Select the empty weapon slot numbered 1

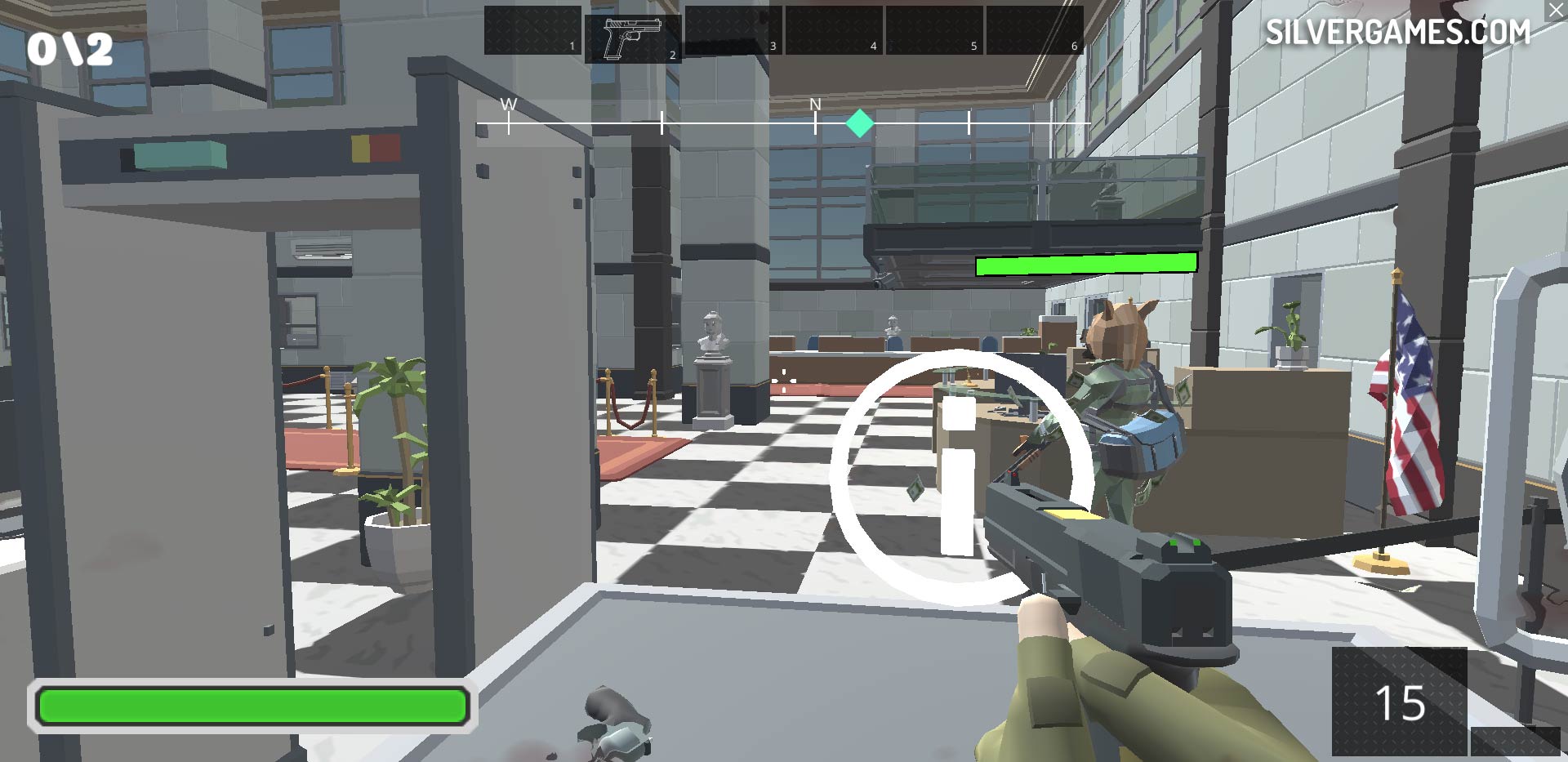(x=532, y=30)
